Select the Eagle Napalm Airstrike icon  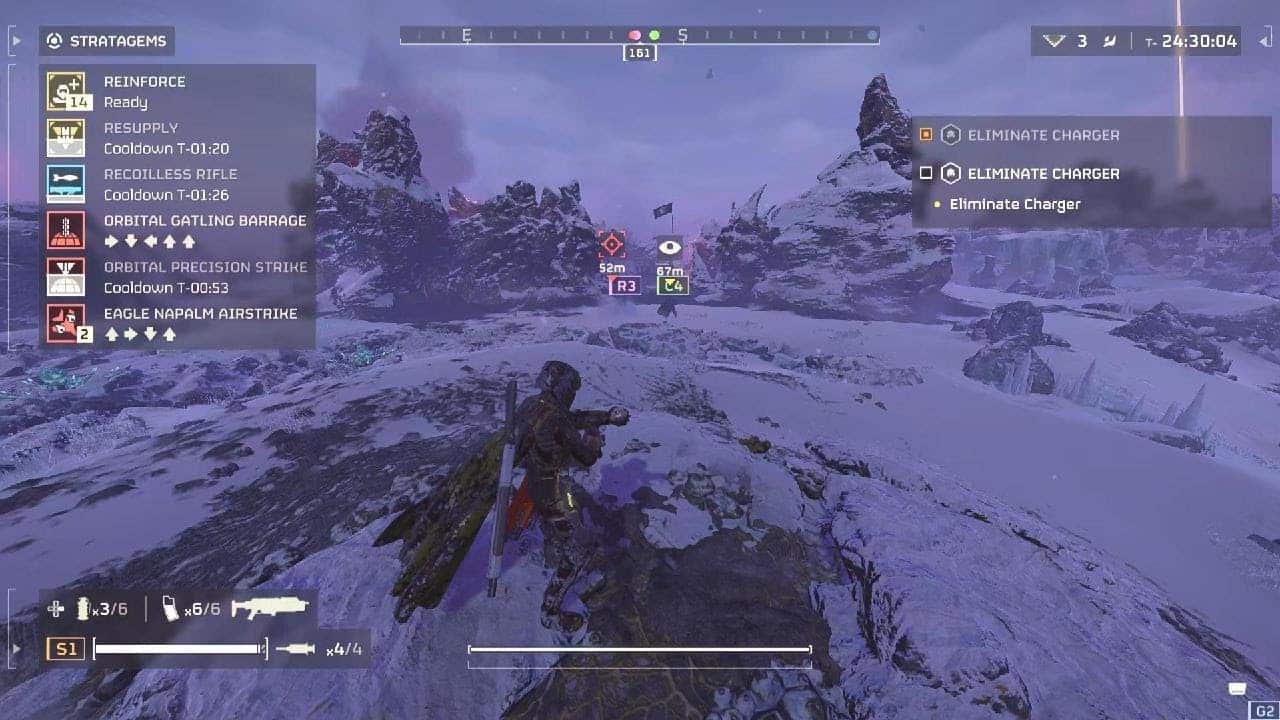point(66,323)
